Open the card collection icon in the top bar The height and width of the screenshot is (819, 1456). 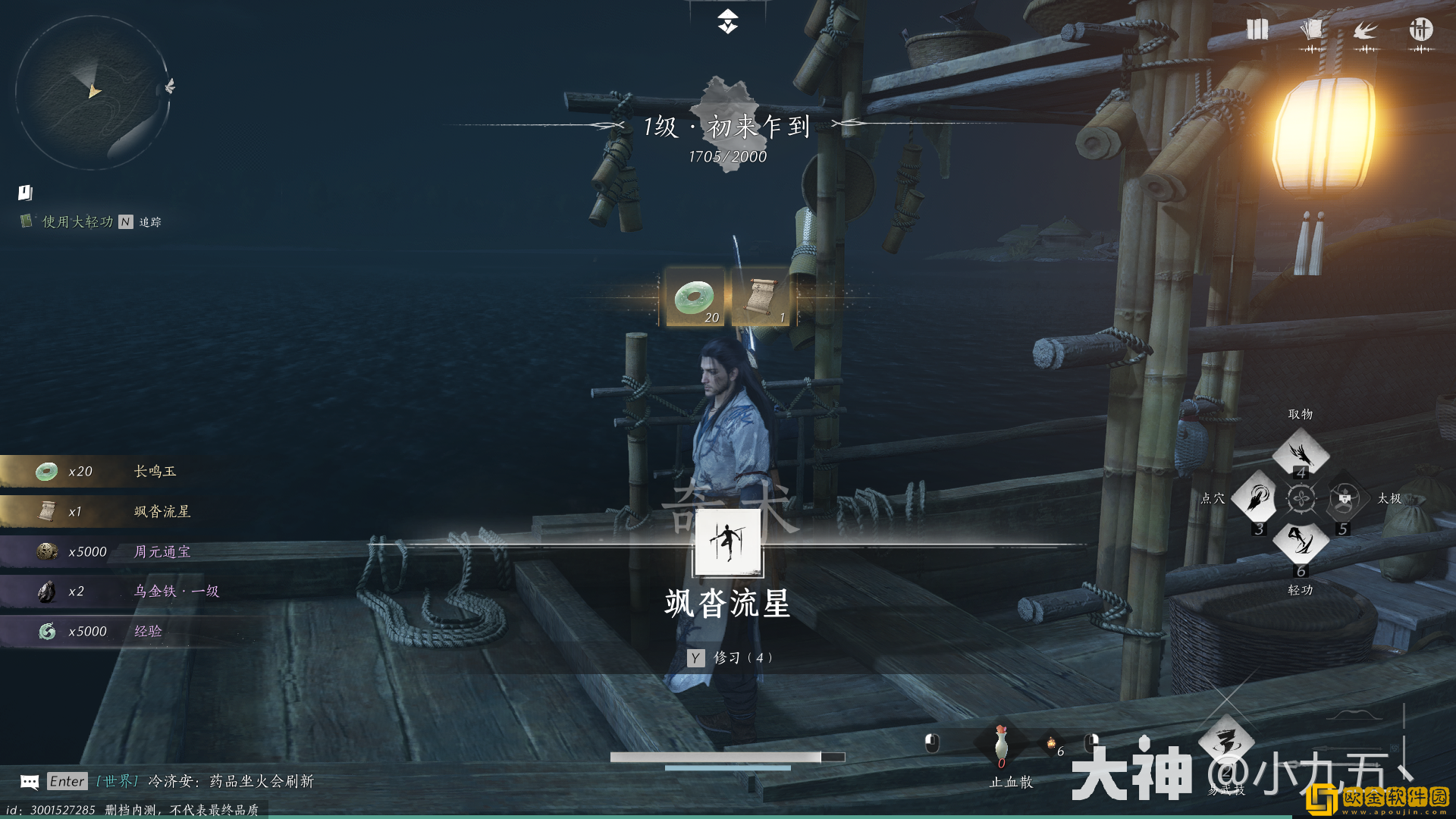(1312, 29)
